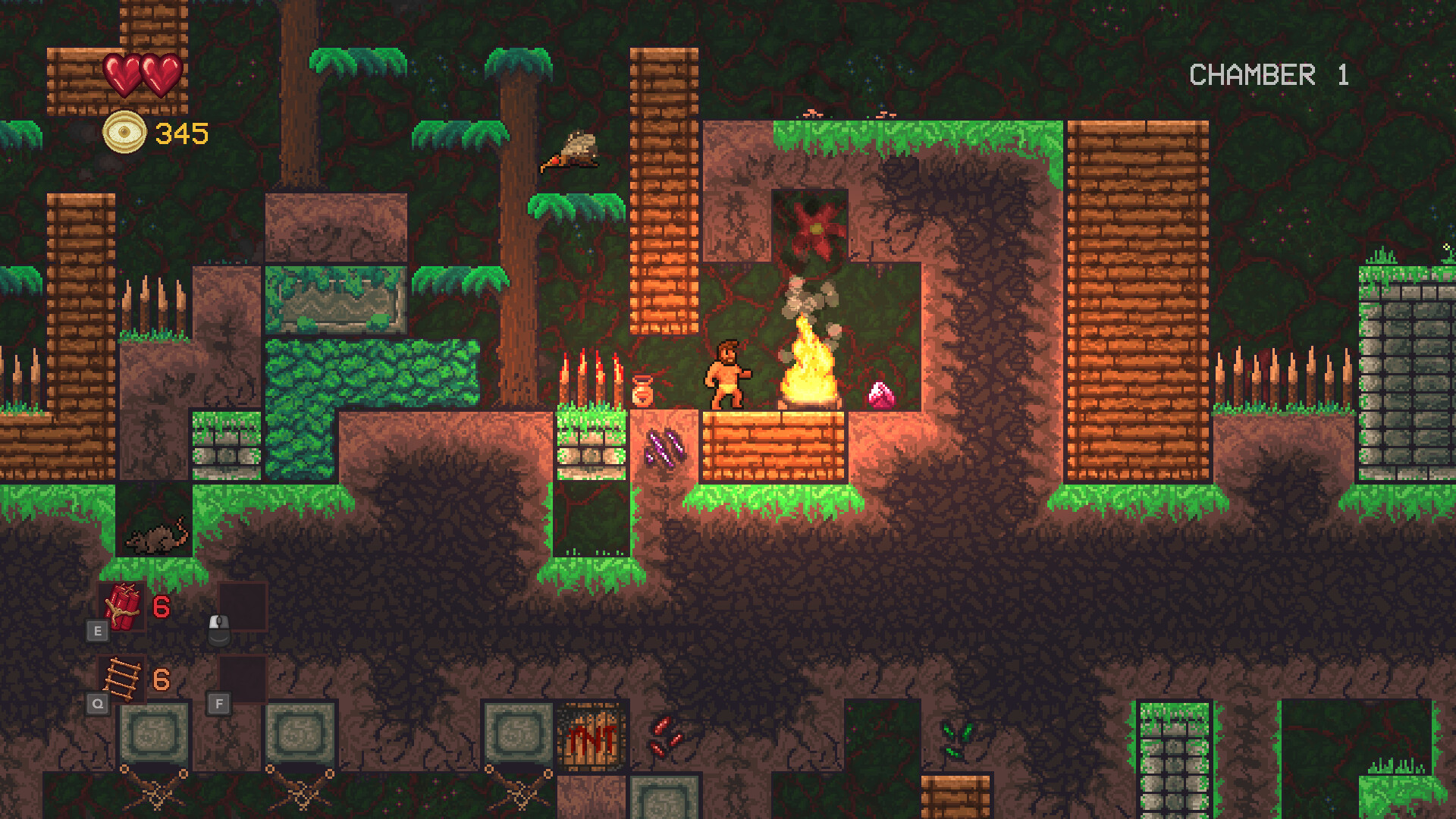Select the TNT item in the hotbar
Viewport: 1456px width, 819px height.
[124, 607]
